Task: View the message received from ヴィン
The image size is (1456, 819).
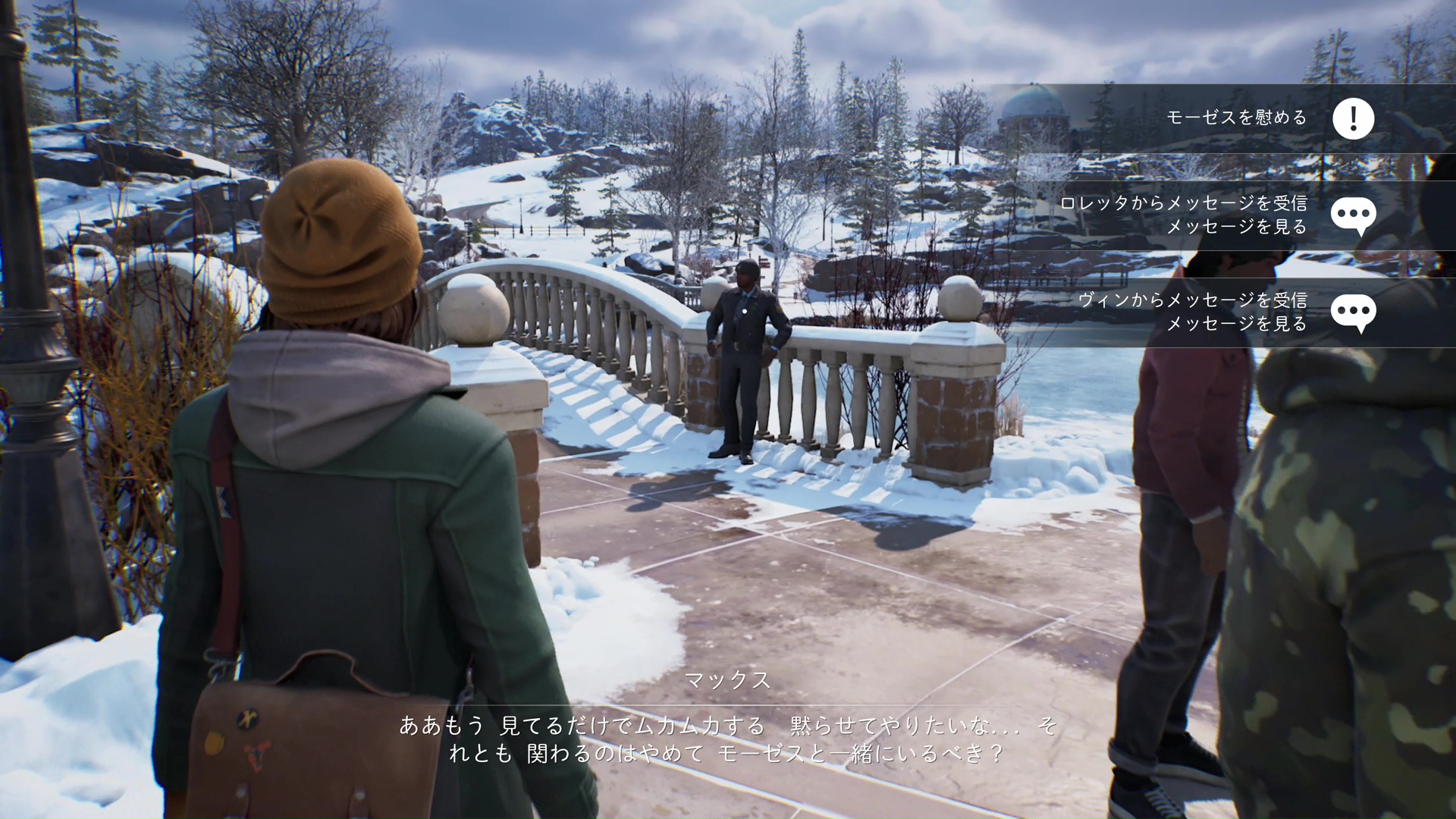Action: point(1192,312)
